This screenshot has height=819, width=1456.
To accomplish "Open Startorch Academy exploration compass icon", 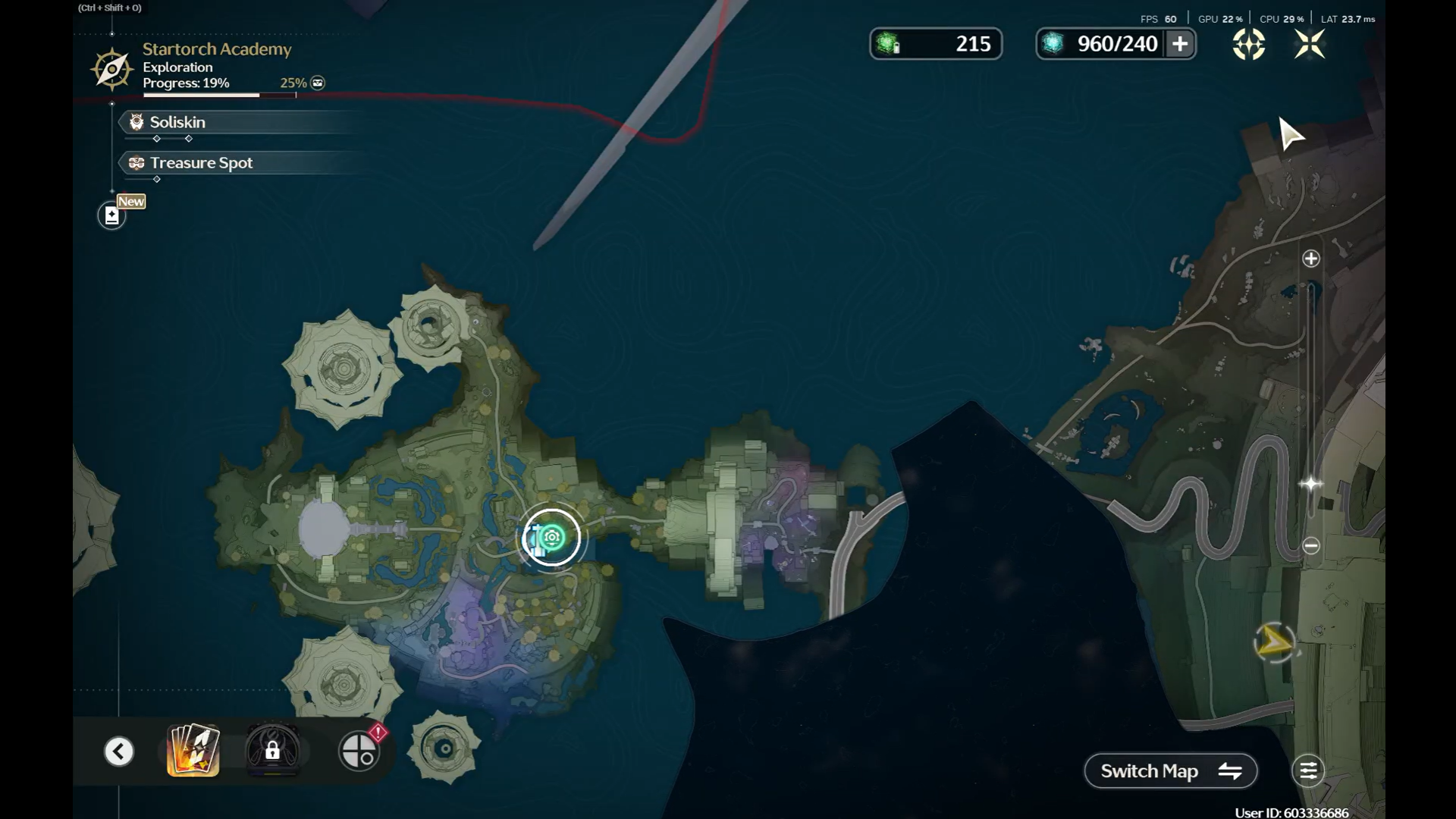I will [111, 69].
